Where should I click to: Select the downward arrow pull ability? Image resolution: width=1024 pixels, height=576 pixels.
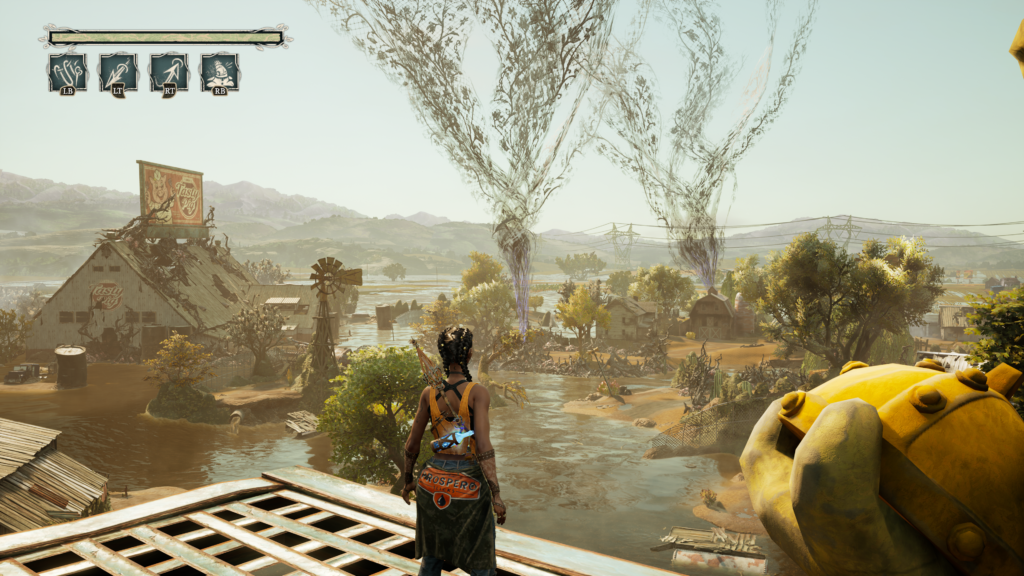pos(118,73)
